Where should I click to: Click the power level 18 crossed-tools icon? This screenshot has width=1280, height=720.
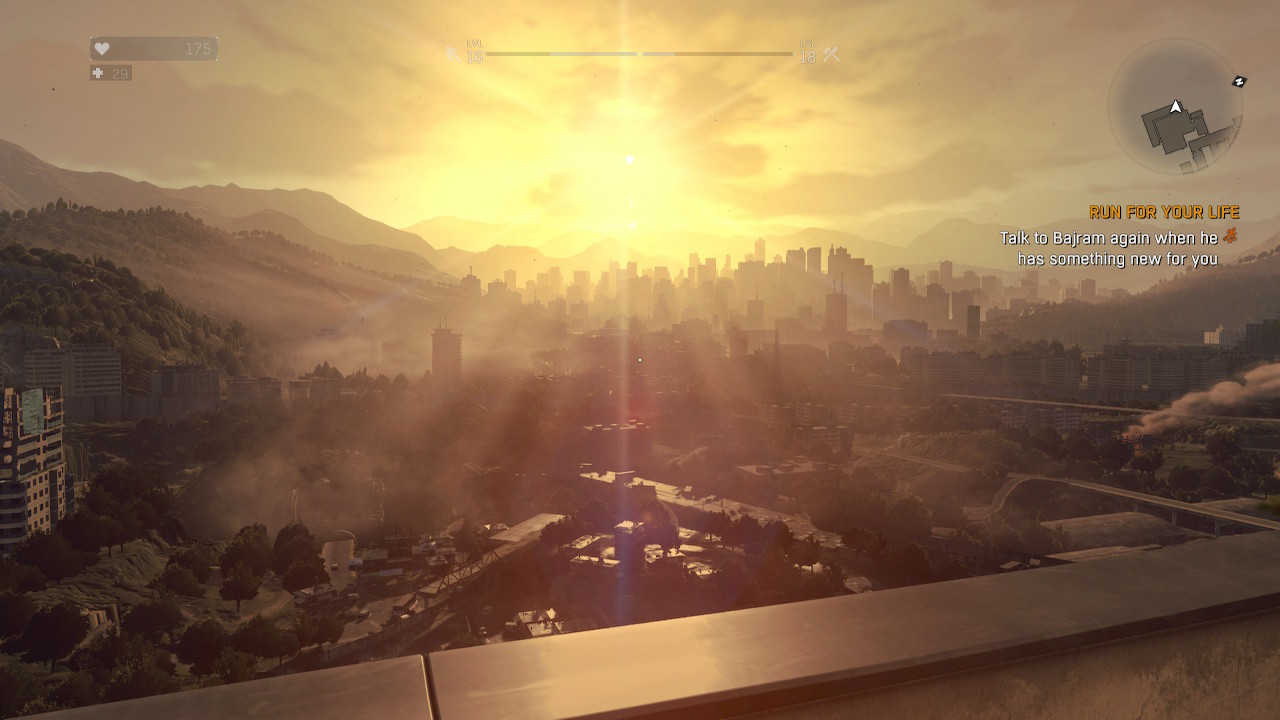830,55
